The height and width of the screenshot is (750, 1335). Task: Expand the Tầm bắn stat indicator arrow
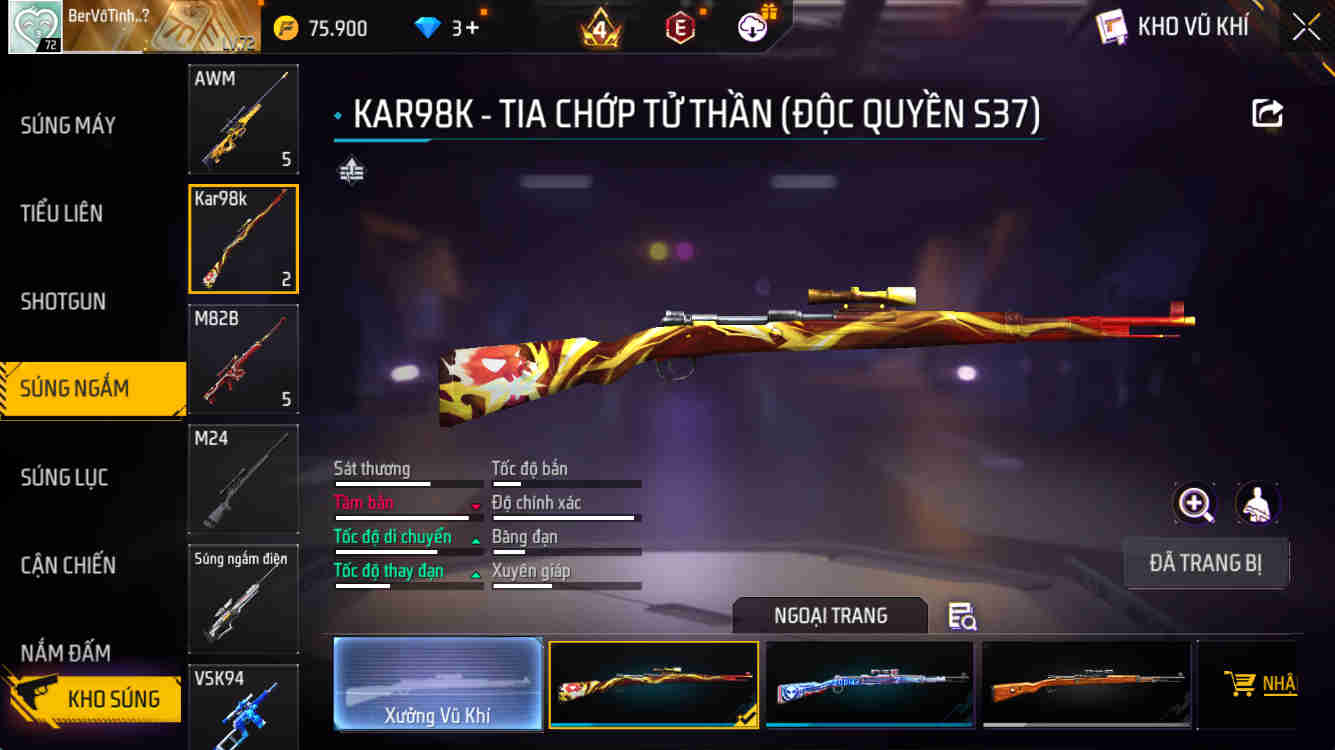(x=476, y=506)
